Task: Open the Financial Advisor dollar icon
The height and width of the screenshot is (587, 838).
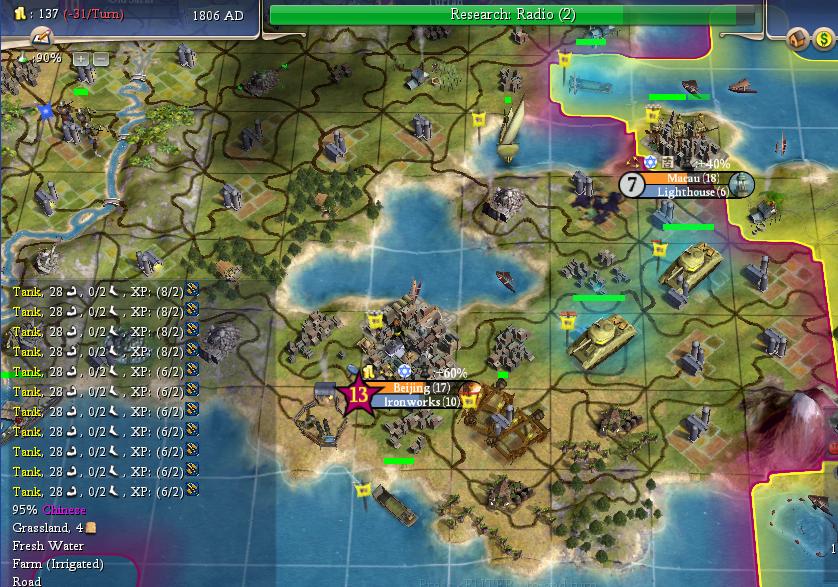Action: point(823,39)
